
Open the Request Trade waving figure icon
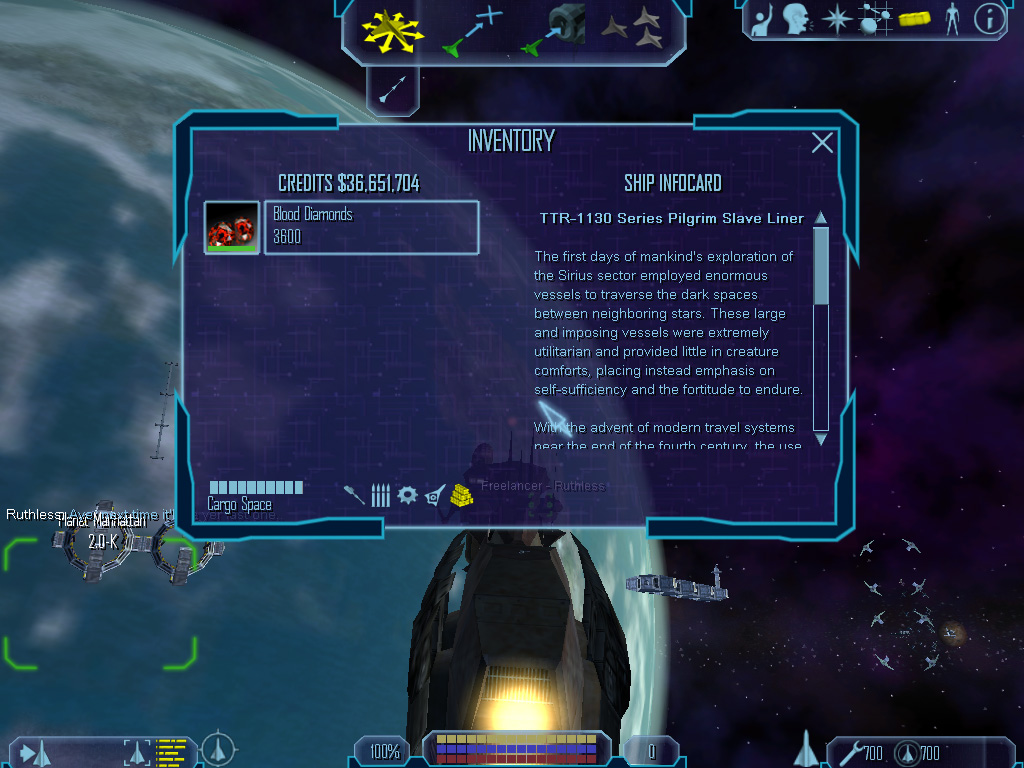coord(763,18)
